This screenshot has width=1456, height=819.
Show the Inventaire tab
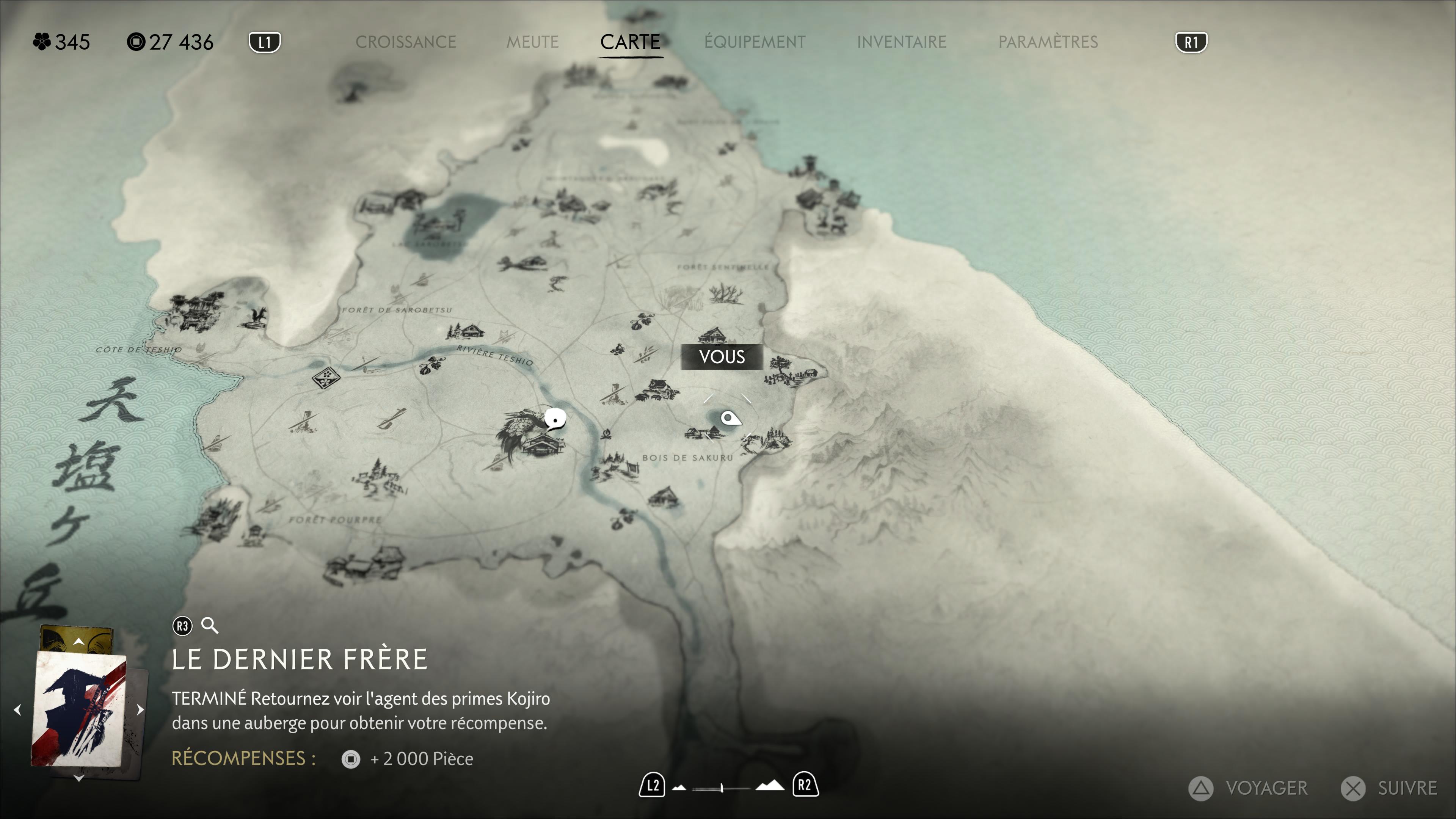[x=901, y=42]
